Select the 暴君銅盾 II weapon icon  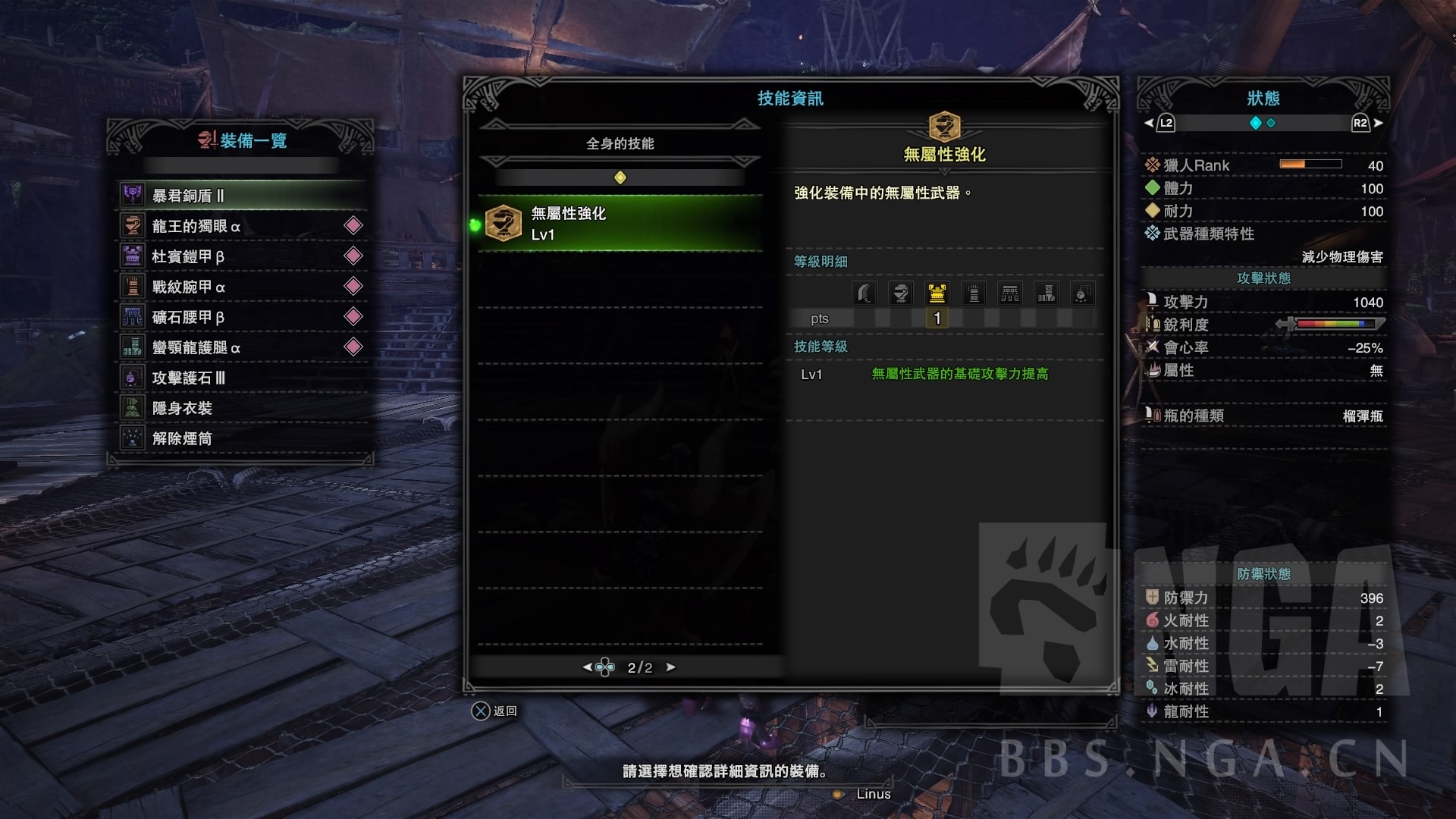tap(132, 195)
